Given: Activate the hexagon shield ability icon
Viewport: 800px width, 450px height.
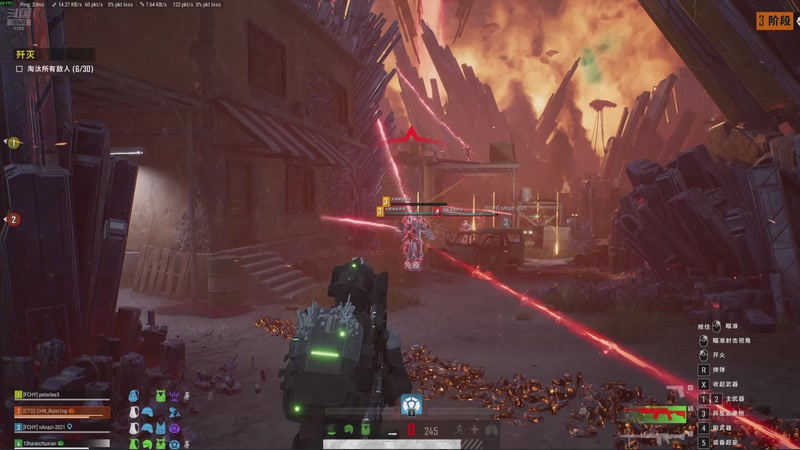Looking at the screenshot, I should coord(410,404).
